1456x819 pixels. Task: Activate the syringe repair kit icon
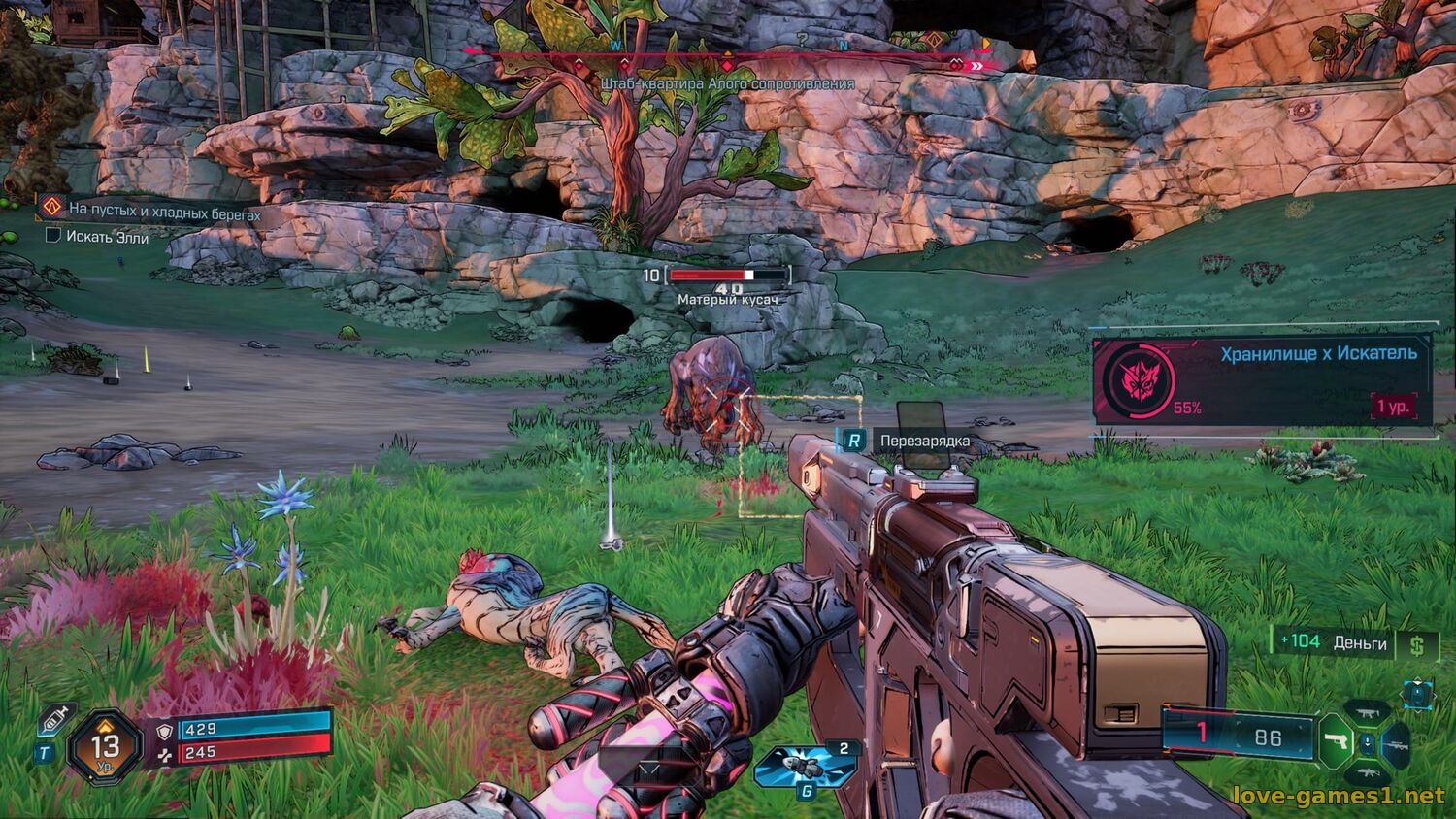pos(55,720)
